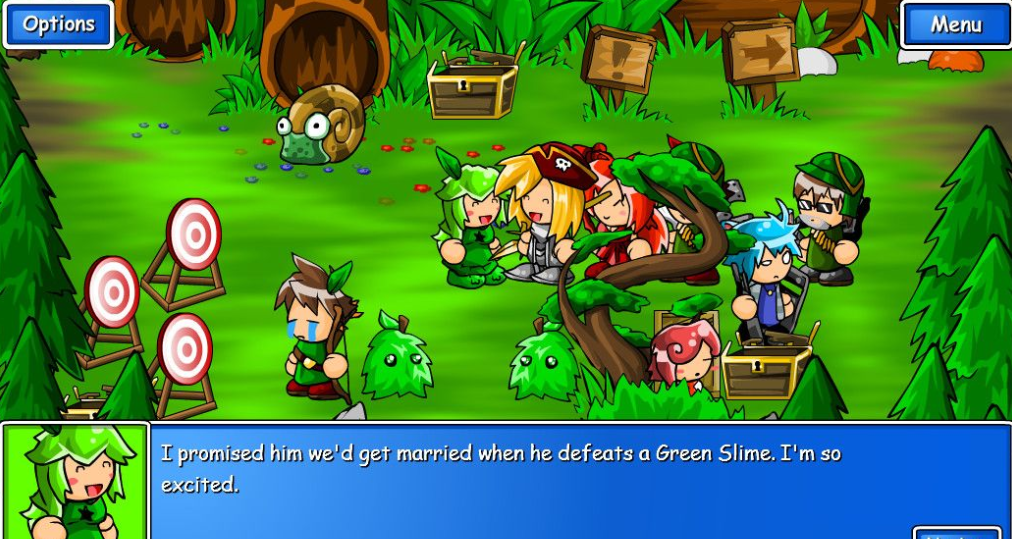Advance dialogue with the cut-off Next button
This screenshot has height=539, width=1012.
coord(956,533)
